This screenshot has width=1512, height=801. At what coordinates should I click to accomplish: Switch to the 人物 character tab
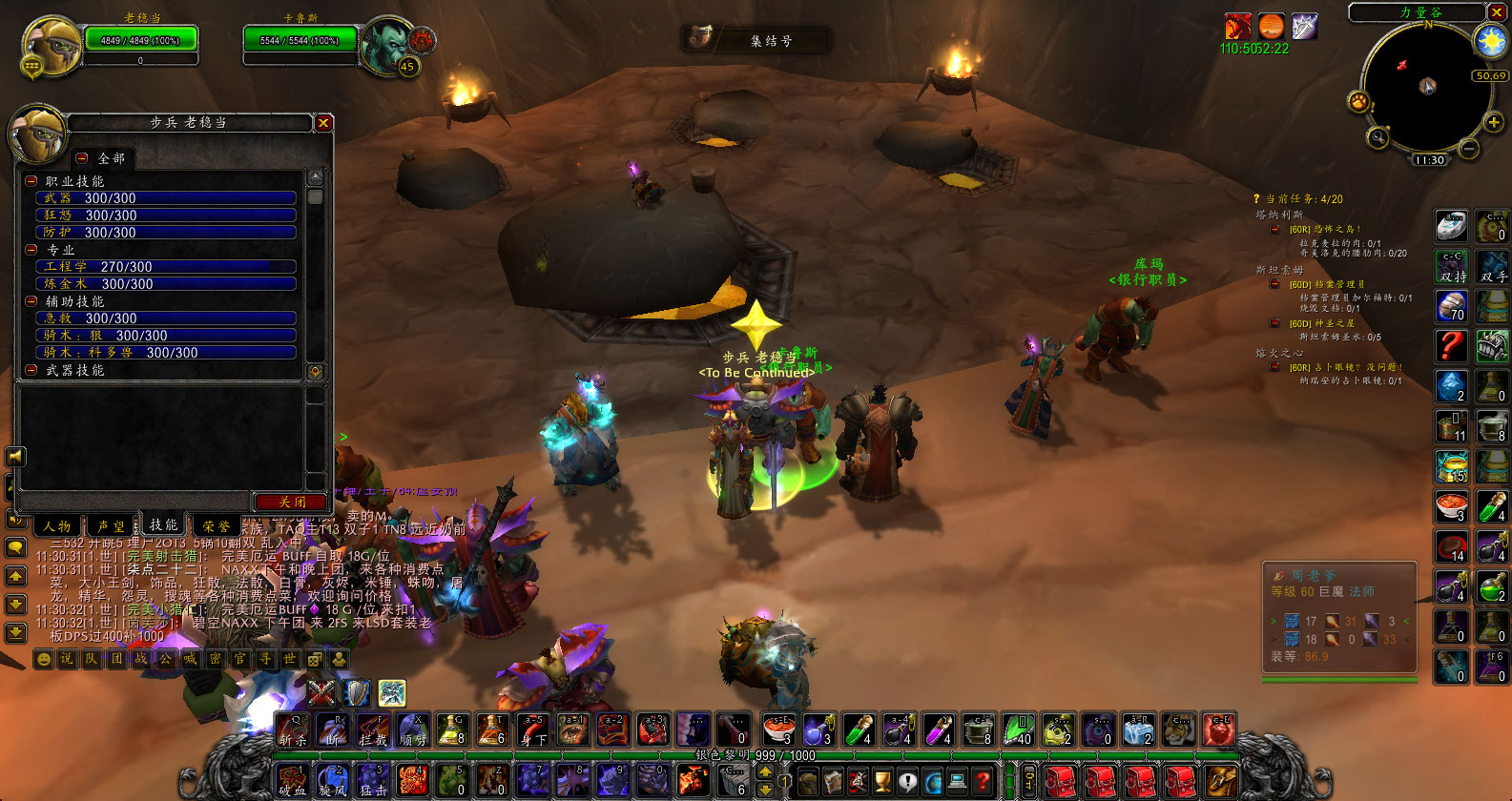(x=57, y=525)
